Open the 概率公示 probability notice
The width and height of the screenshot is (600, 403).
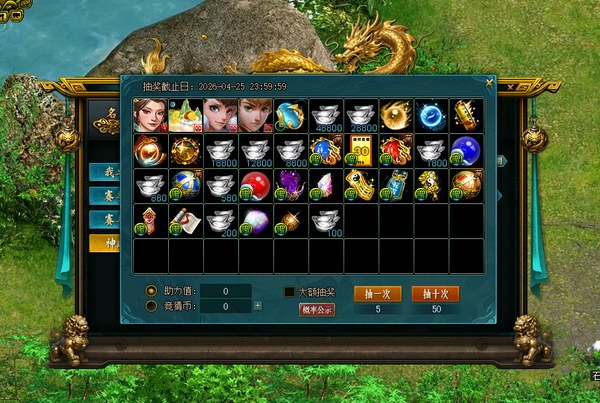click(x=316, y=309)
